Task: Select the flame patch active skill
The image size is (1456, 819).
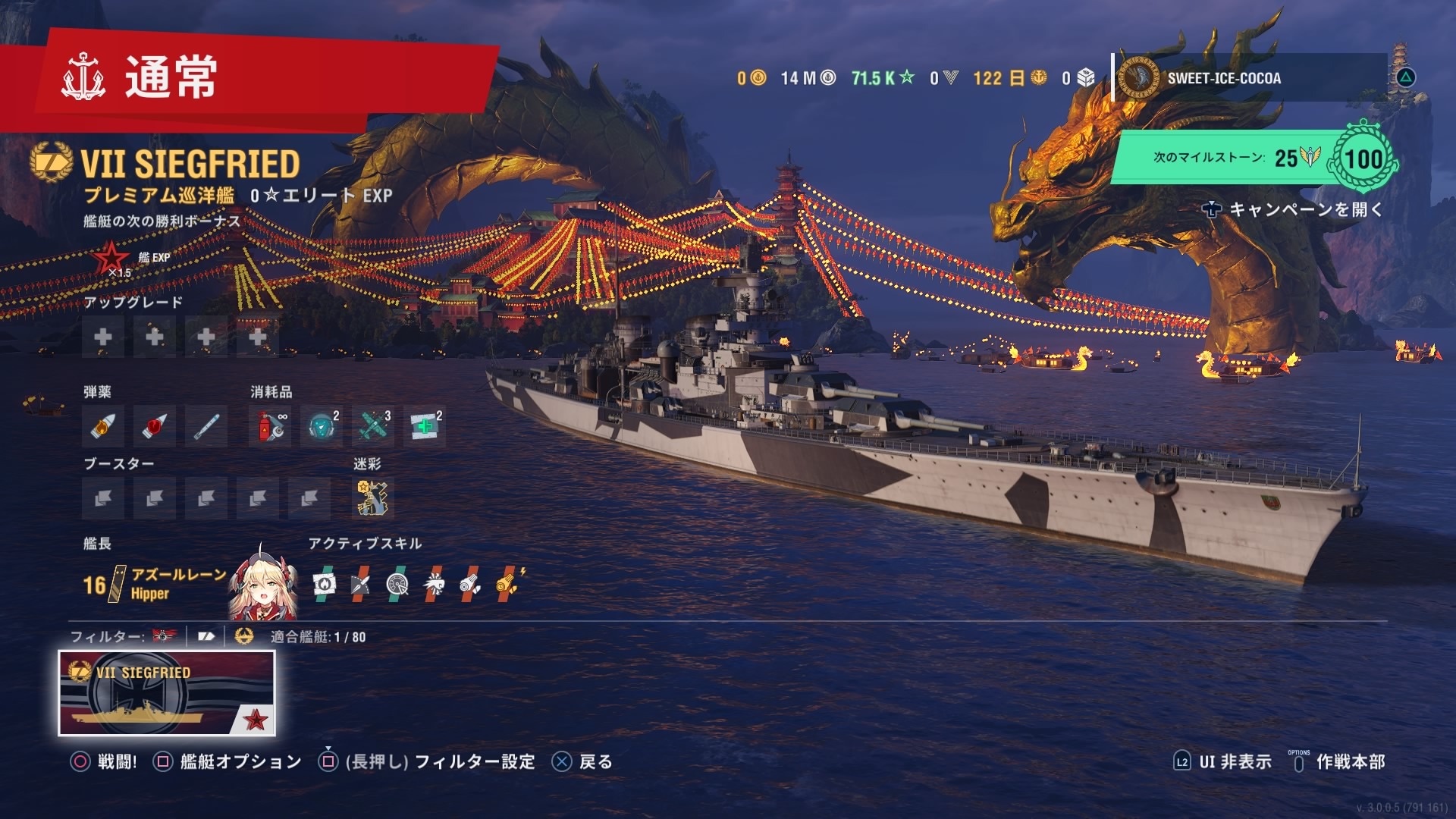Action: click(x=324, y=583)
